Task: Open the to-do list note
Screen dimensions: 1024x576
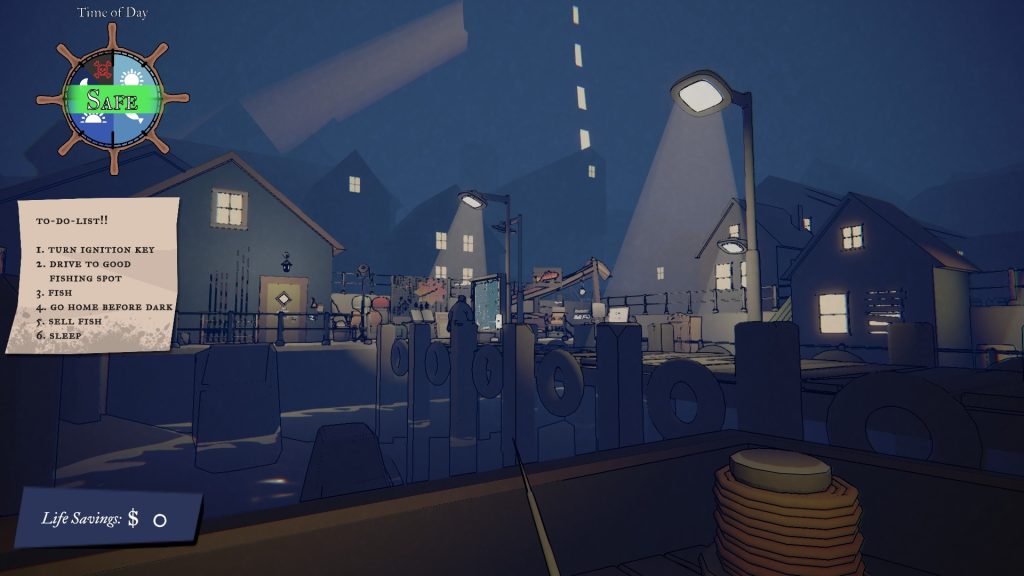Action: (x=96, y=273)
